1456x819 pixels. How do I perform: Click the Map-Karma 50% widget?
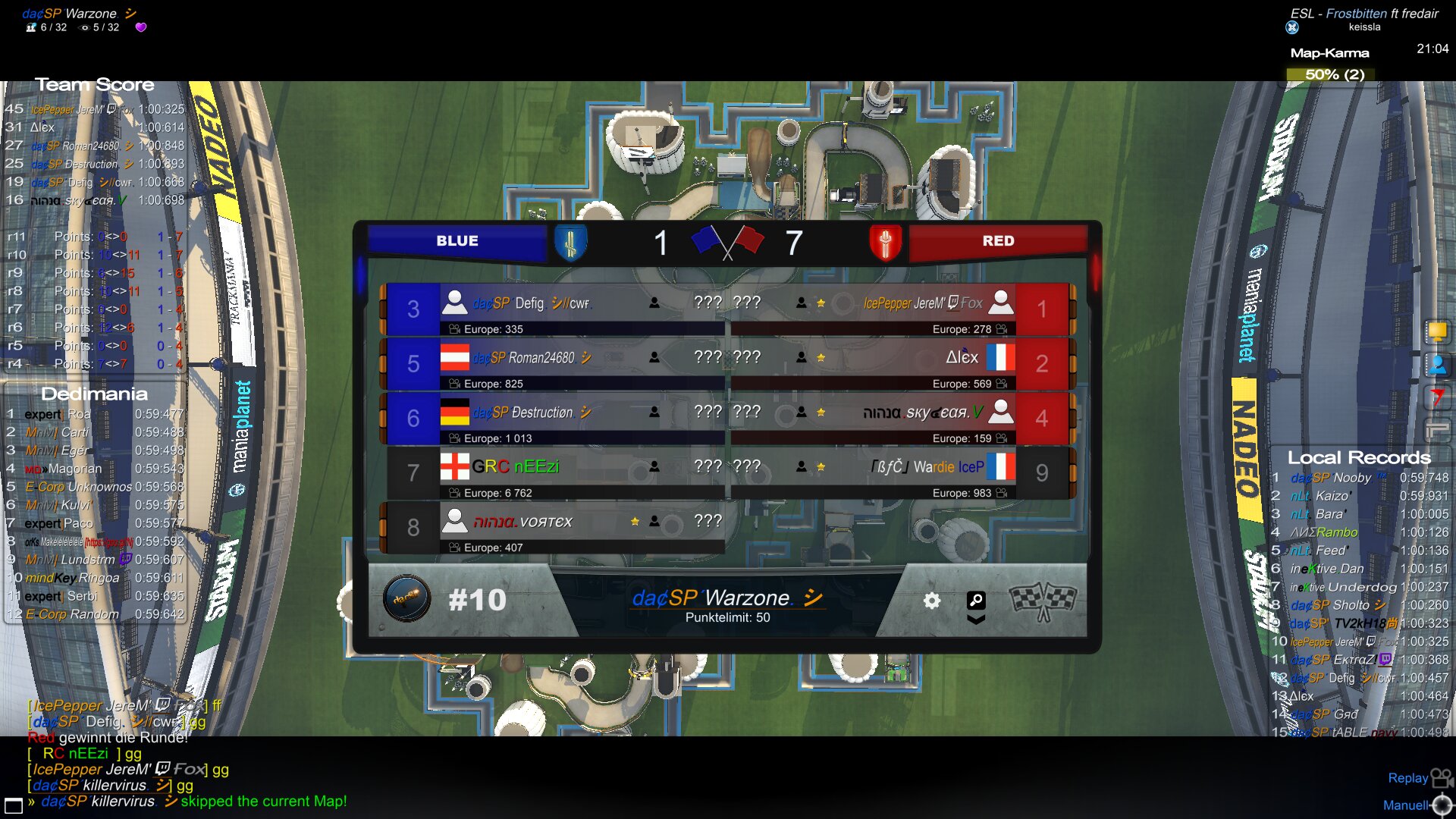(x=1334, y=74)
